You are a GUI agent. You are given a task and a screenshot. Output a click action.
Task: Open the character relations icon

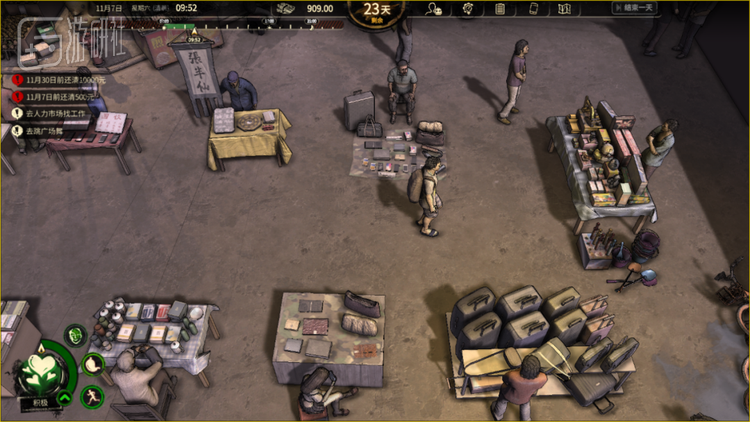(434, 9)
